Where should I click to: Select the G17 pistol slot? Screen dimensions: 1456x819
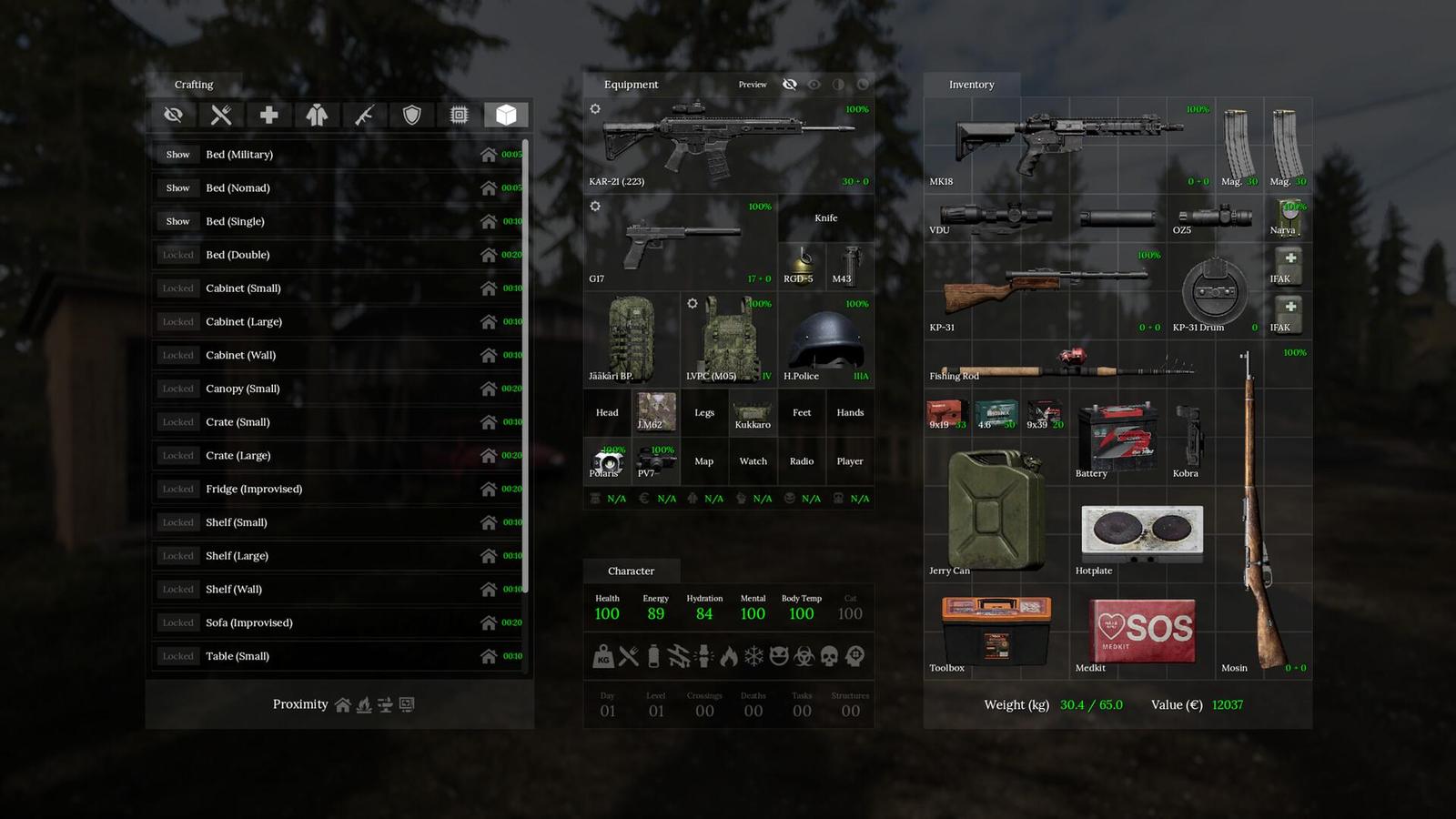pos(679,242)
